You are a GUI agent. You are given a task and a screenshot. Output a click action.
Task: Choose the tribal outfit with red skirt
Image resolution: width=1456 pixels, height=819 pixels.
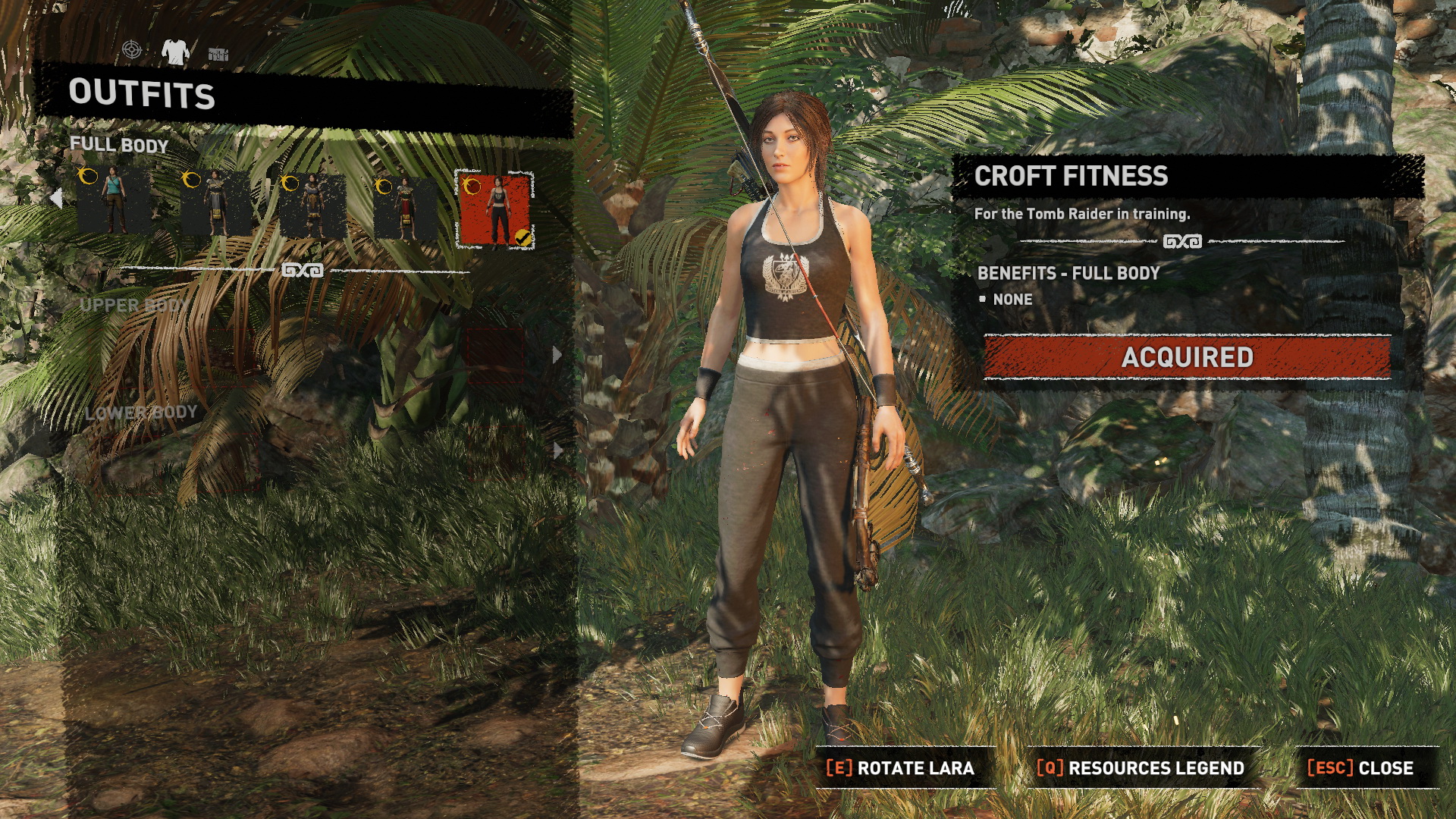[405, 206]
